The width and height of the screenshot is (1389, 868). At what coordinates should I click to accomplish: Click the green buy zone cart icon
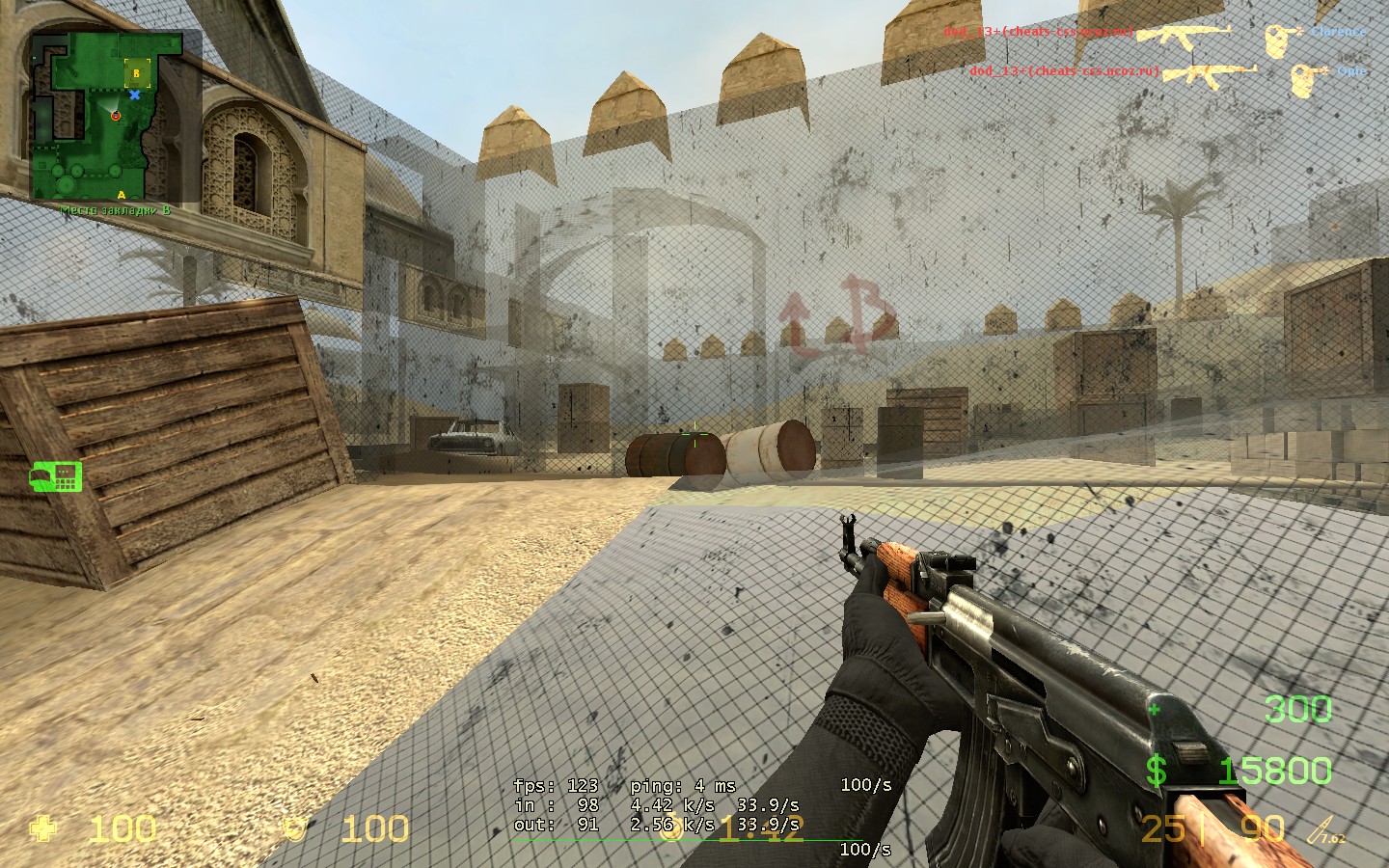pos(56,475)
